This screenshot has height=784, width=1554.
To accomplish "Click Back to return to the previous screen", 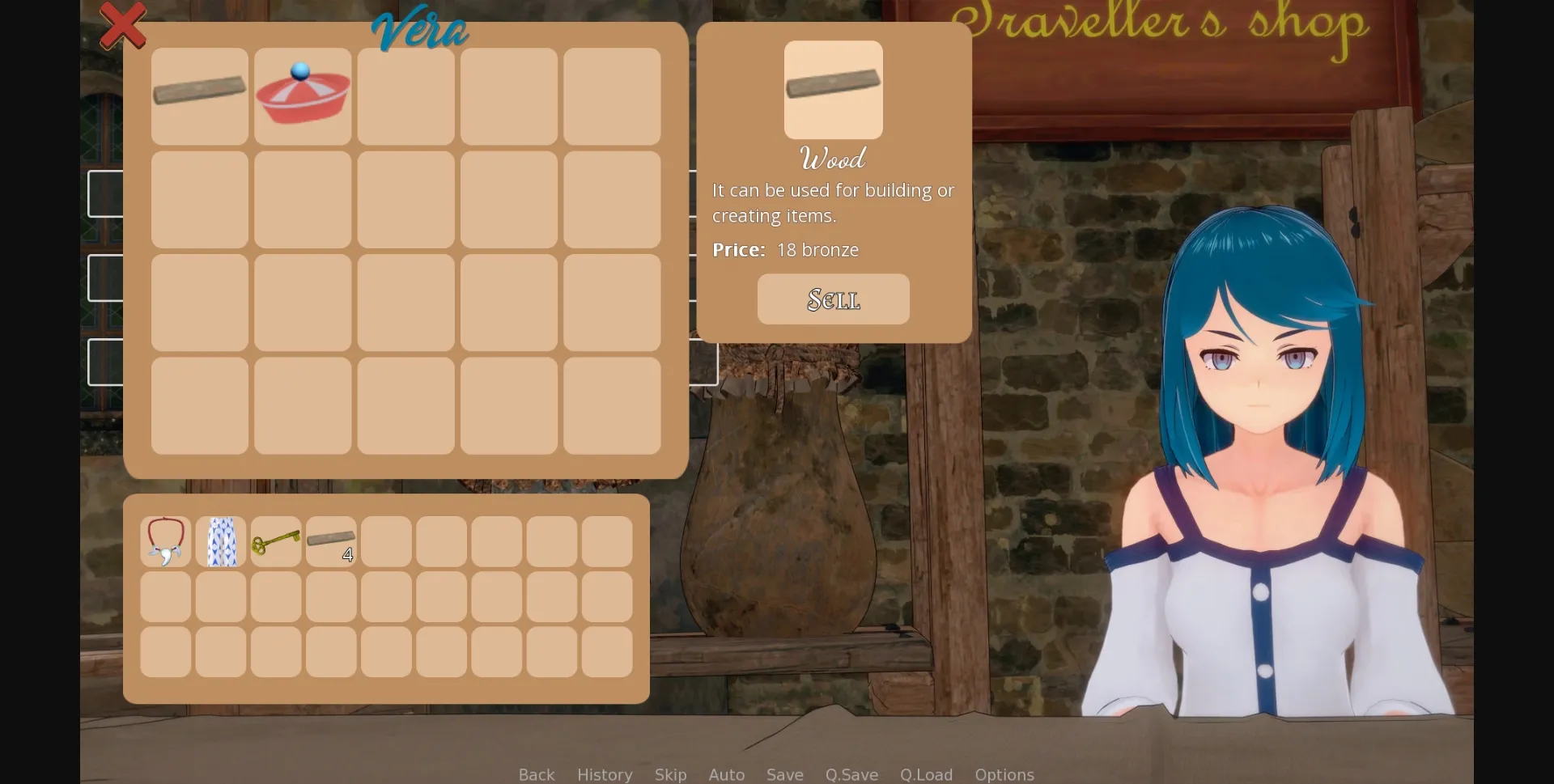I will point(535,774).
